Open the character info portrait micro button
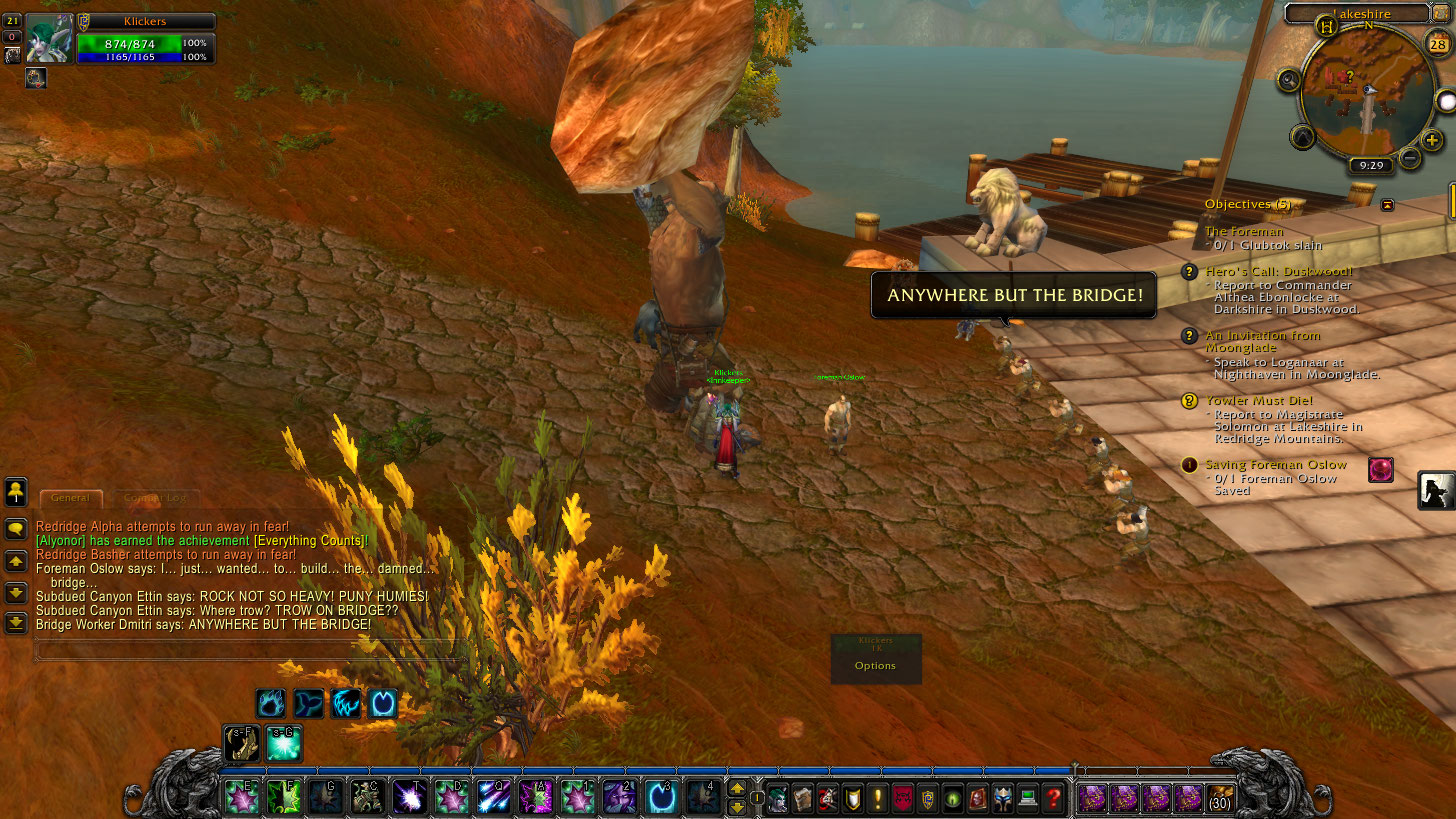The image size is (1456, 819). click(777, 798)
